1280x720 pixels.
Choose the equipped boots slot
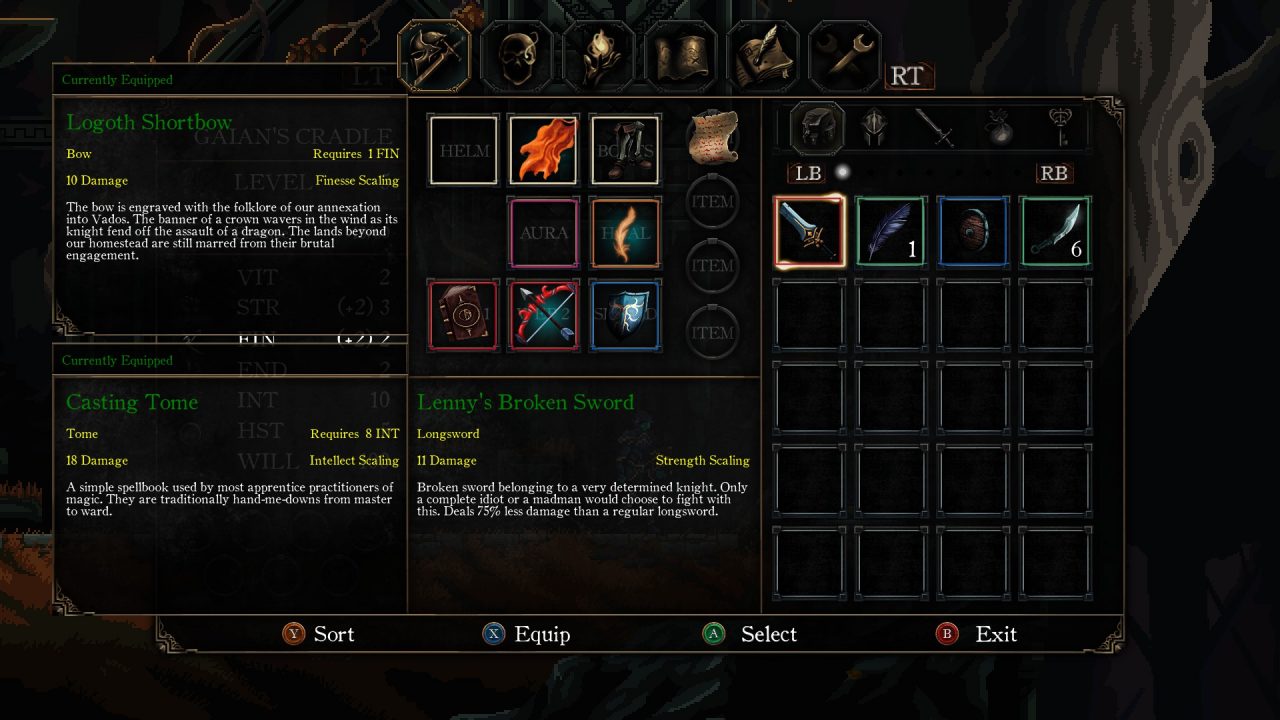(625, 151)
